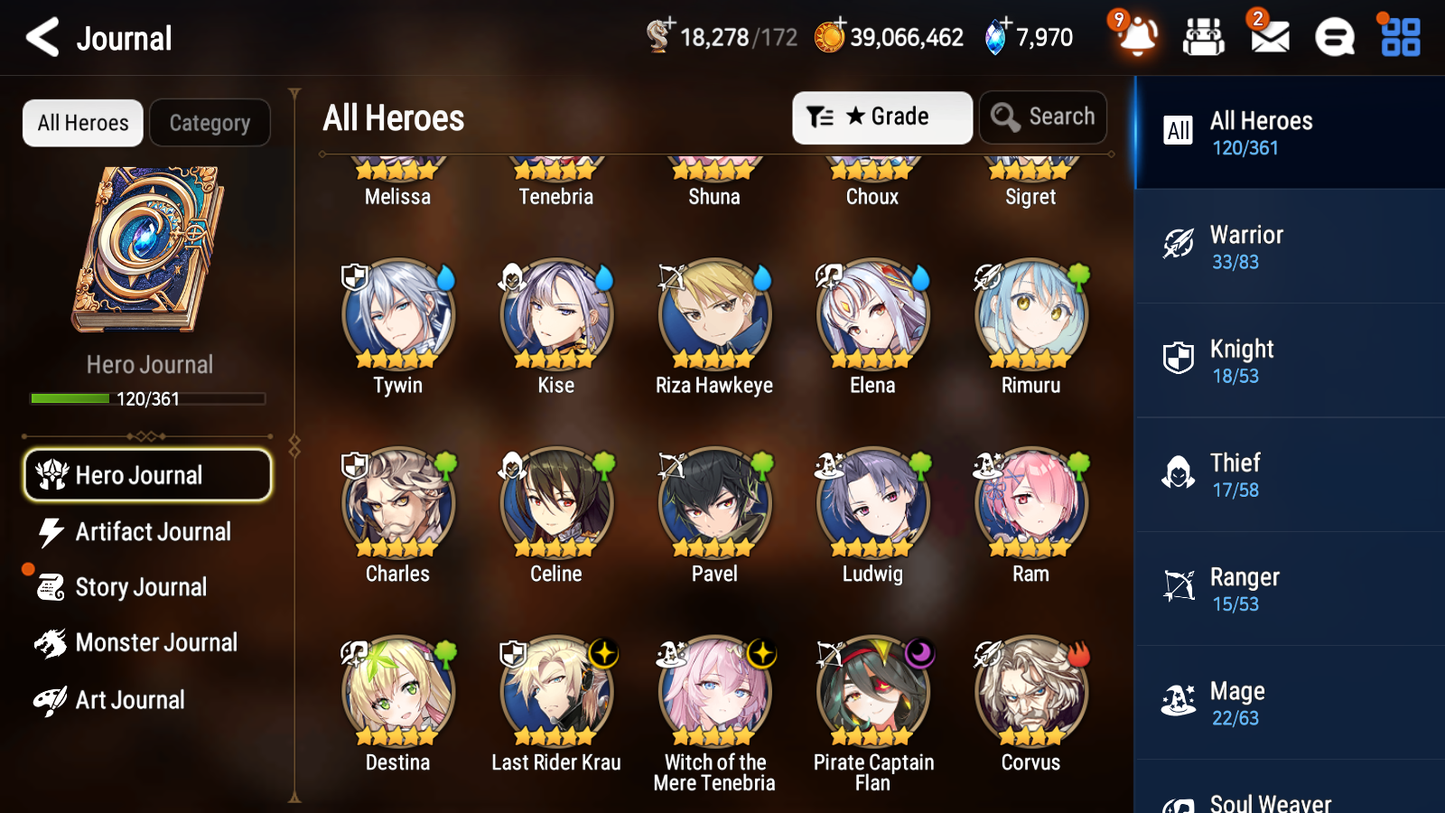
Task: Open the inventory bag icon
Action: [1203, 36]
